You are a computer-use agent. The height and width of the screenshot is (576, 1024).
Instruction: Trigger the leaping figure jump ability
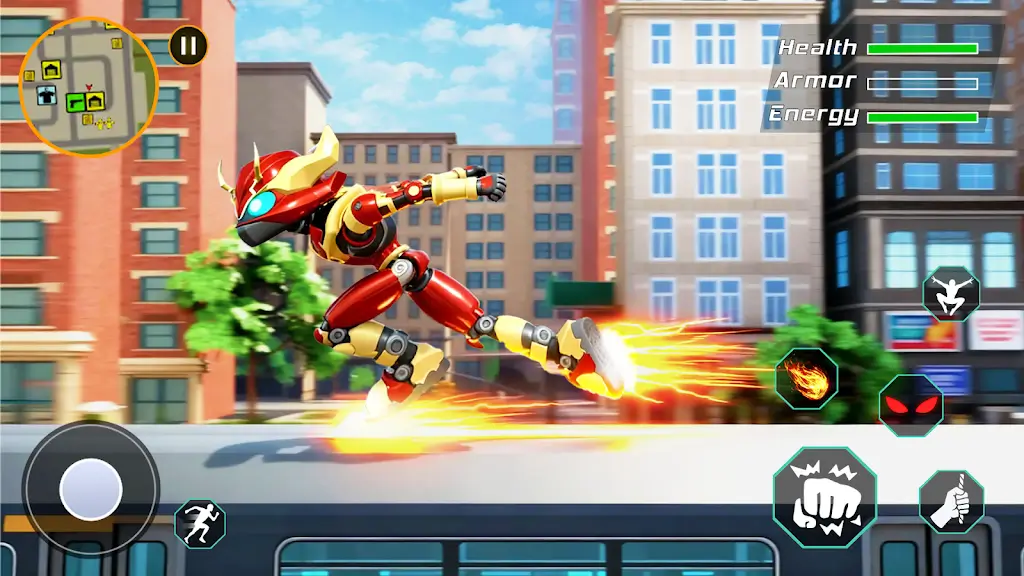[950, 293]
